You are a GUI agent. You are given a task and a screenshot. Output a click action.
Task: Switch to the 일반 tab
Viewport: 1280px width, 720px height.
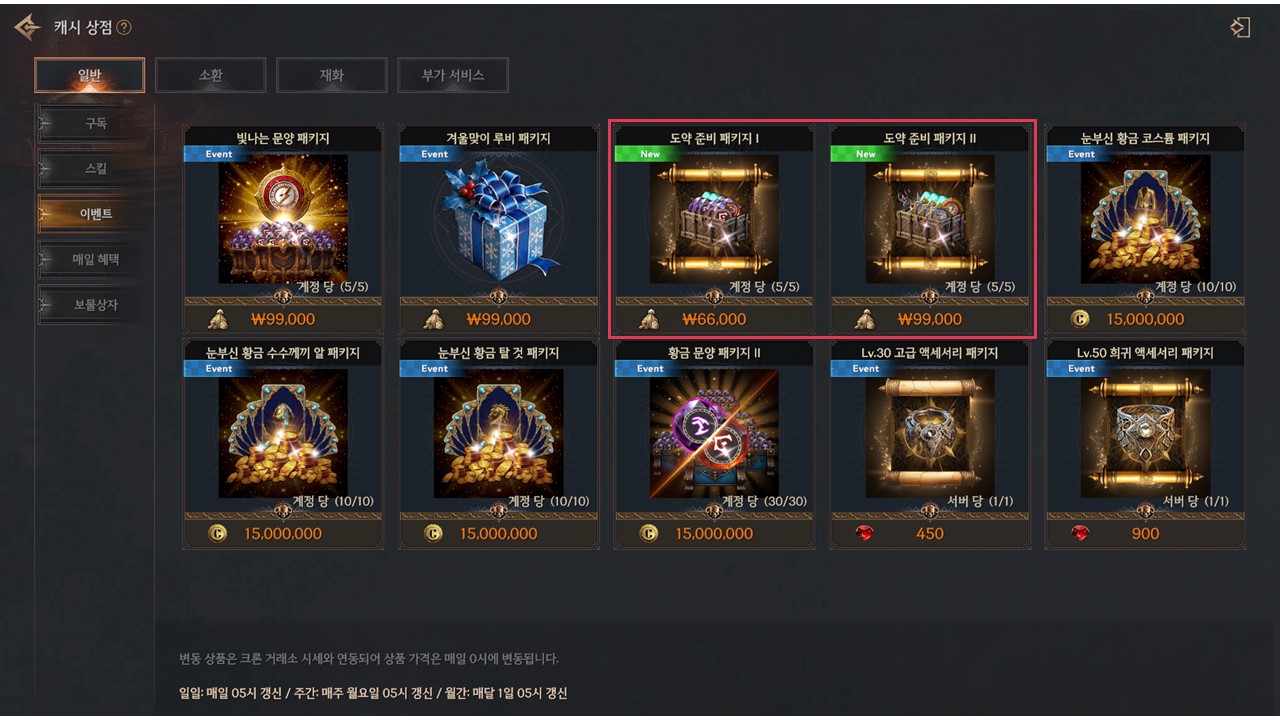[x=89, y=75]
